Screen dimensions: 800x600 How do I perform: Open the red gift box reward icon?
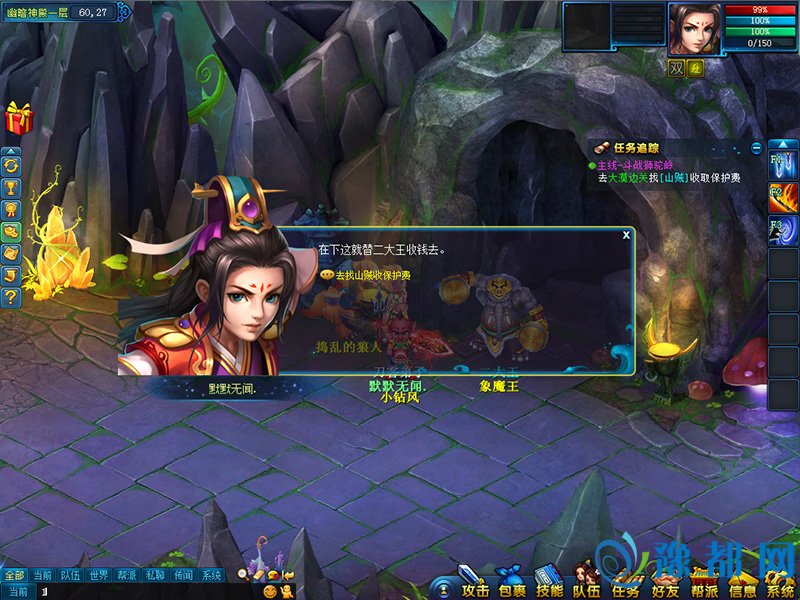click(18, 118)
